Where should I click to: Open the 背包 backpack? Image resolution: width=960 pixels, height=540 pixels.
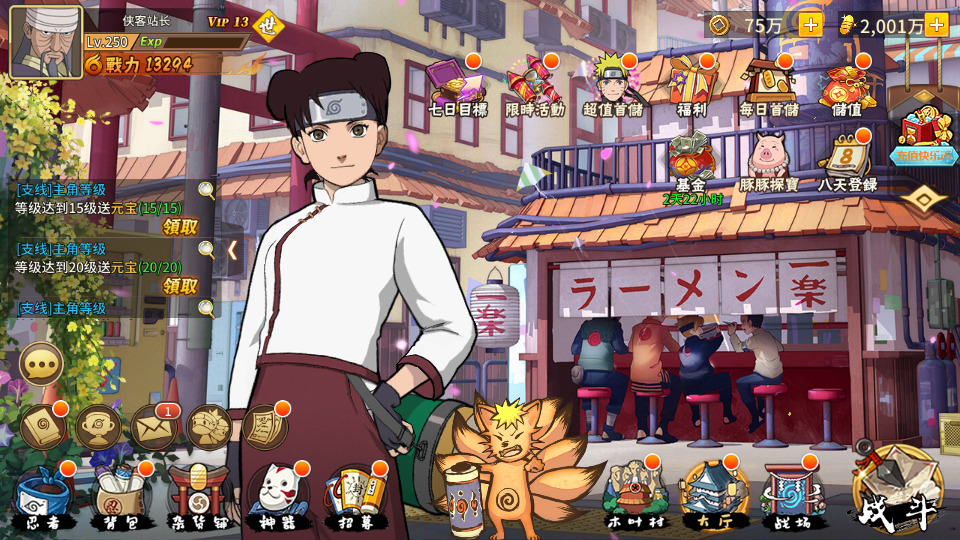point(117,496)
